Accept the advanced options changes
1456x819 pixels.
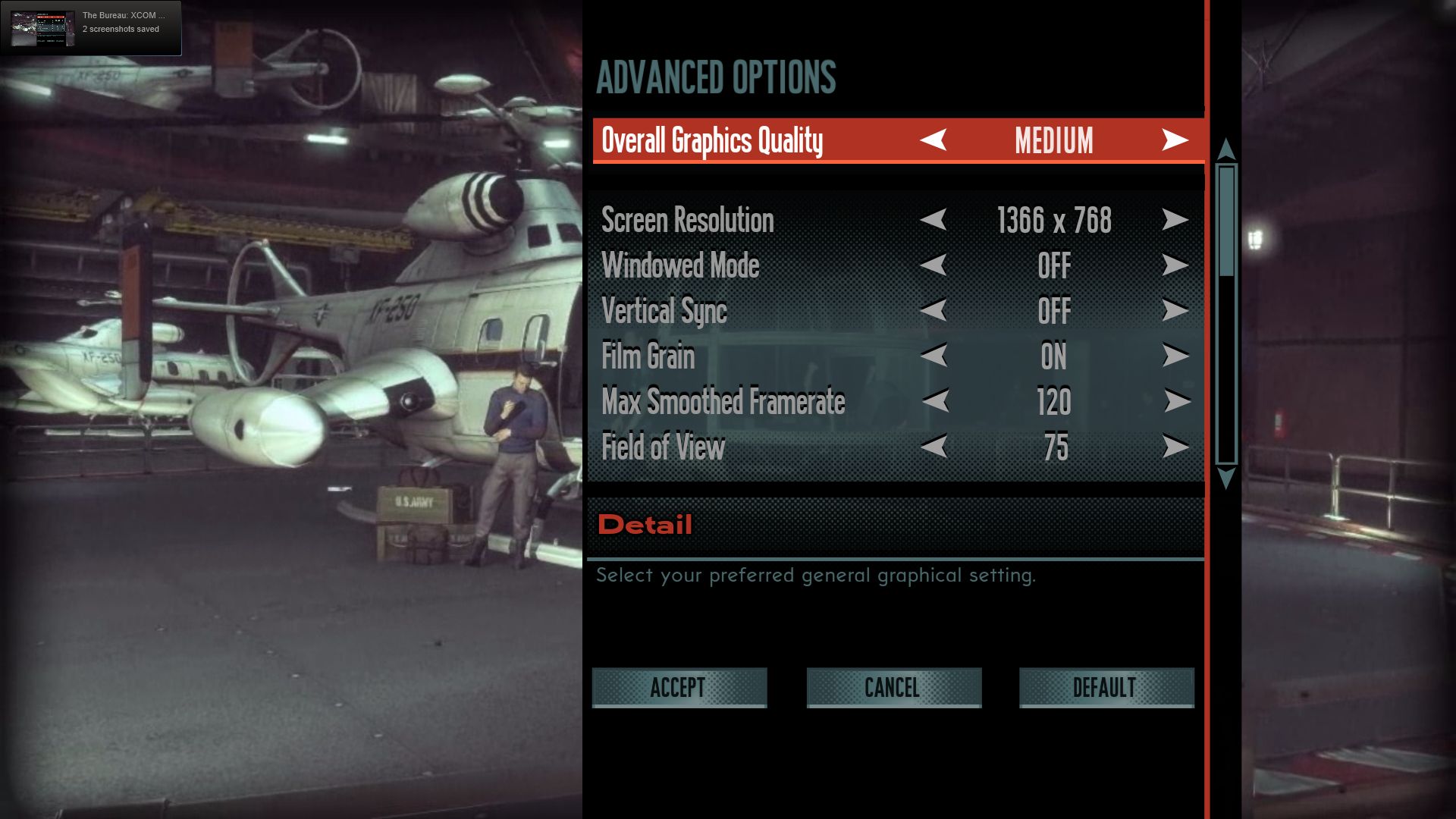pos(679,688)
